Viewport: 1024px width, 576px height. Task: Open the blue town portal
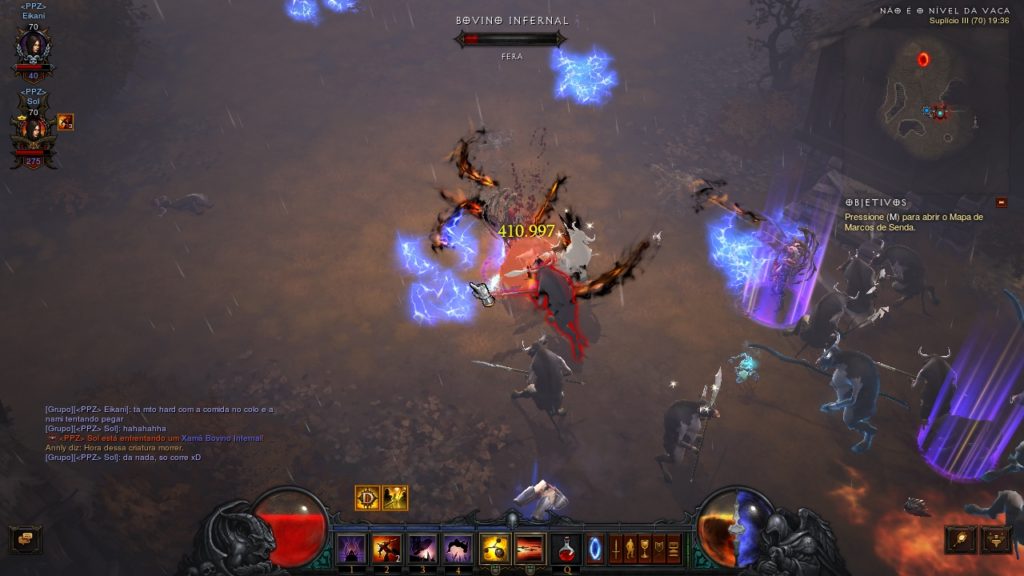(595, 548)
